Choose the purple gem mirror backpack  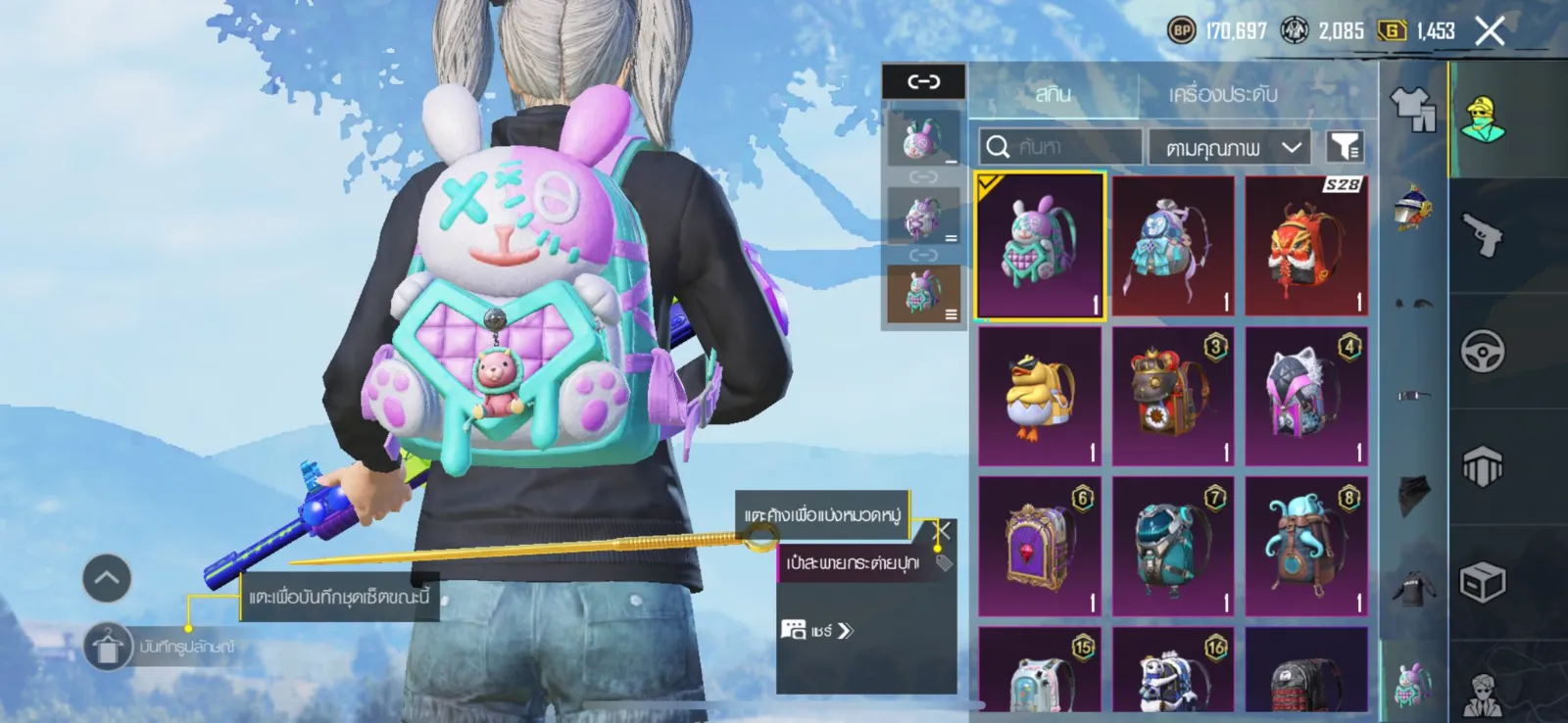[x=1040, y=546]
